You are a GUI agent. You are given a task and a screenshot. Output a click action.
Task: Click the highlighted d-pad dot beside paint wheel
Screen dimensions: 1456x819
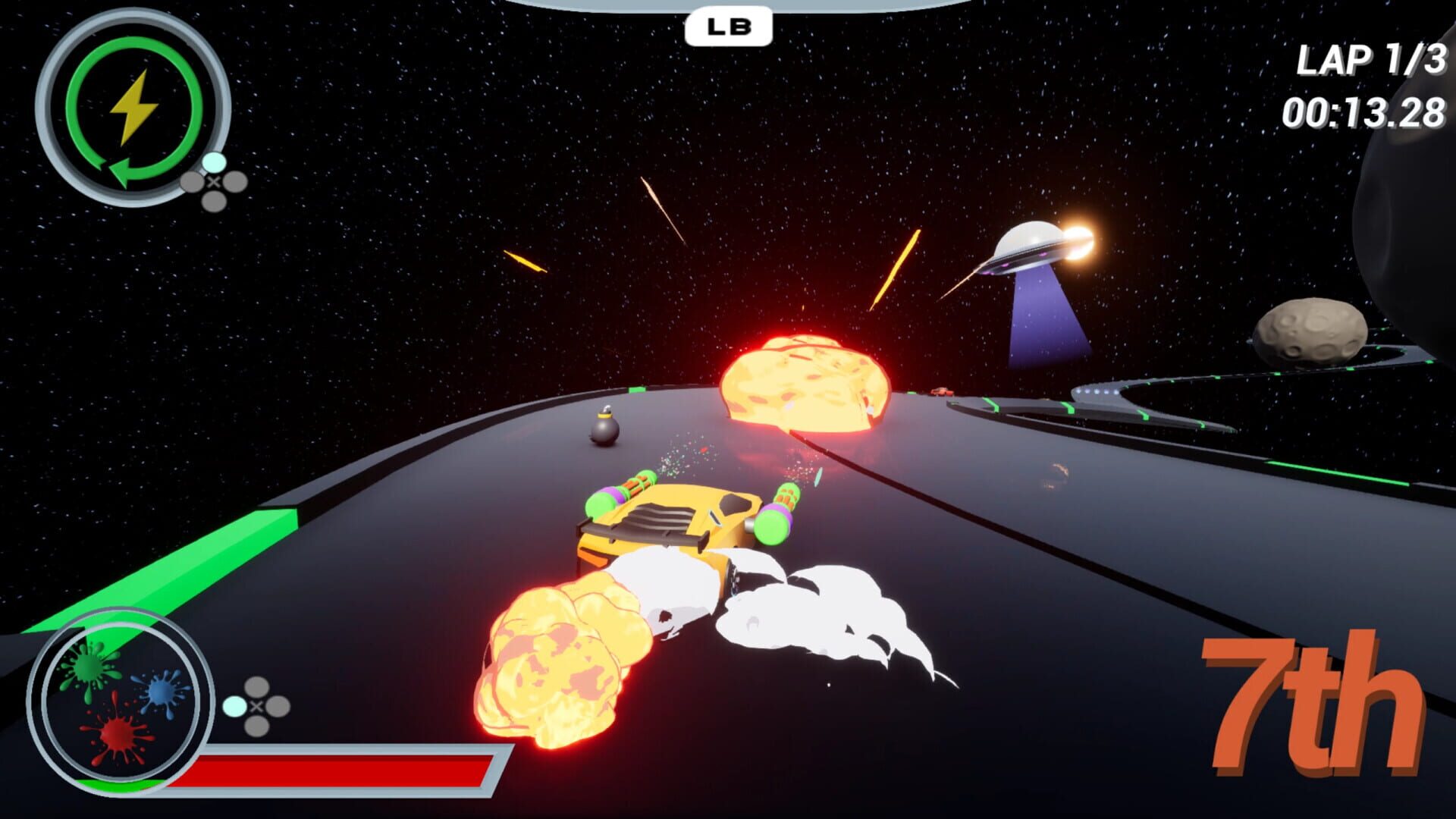coord(233,707)
